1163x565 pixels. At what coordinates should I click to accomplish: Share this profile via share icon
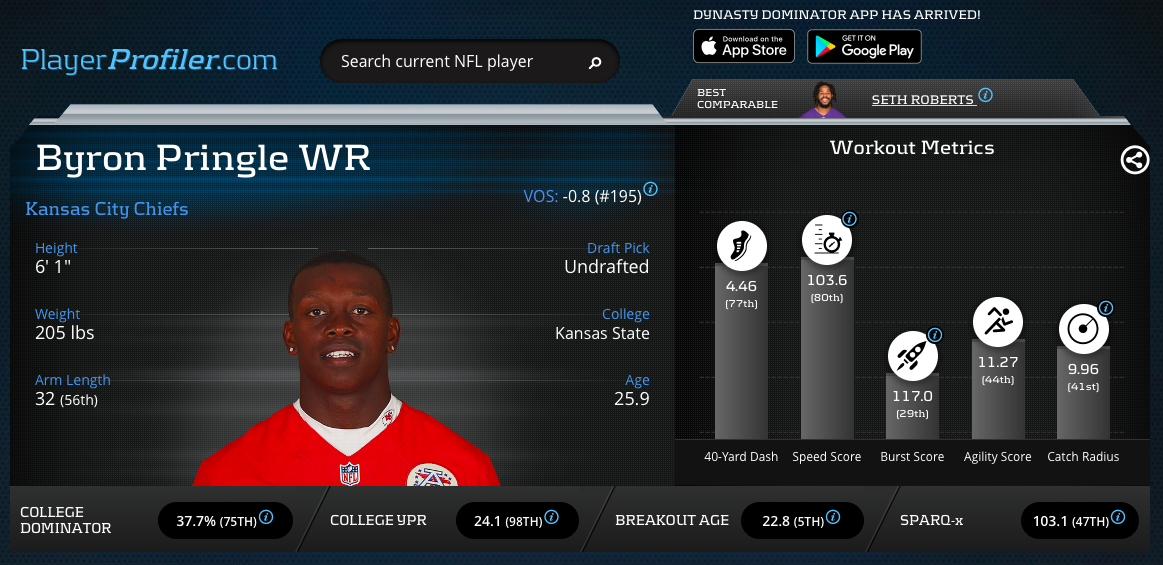(1135, 160)
